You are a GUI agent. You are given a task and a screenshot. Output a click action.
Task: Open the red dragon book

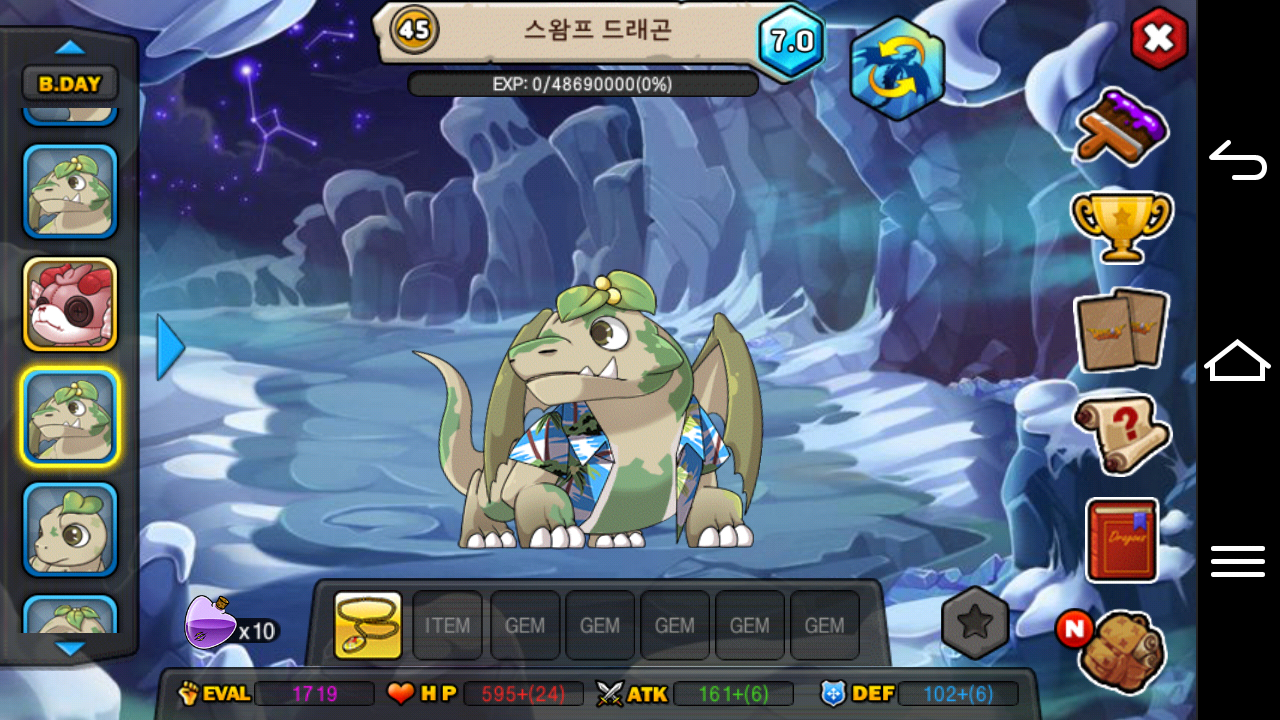point(1121,539)
